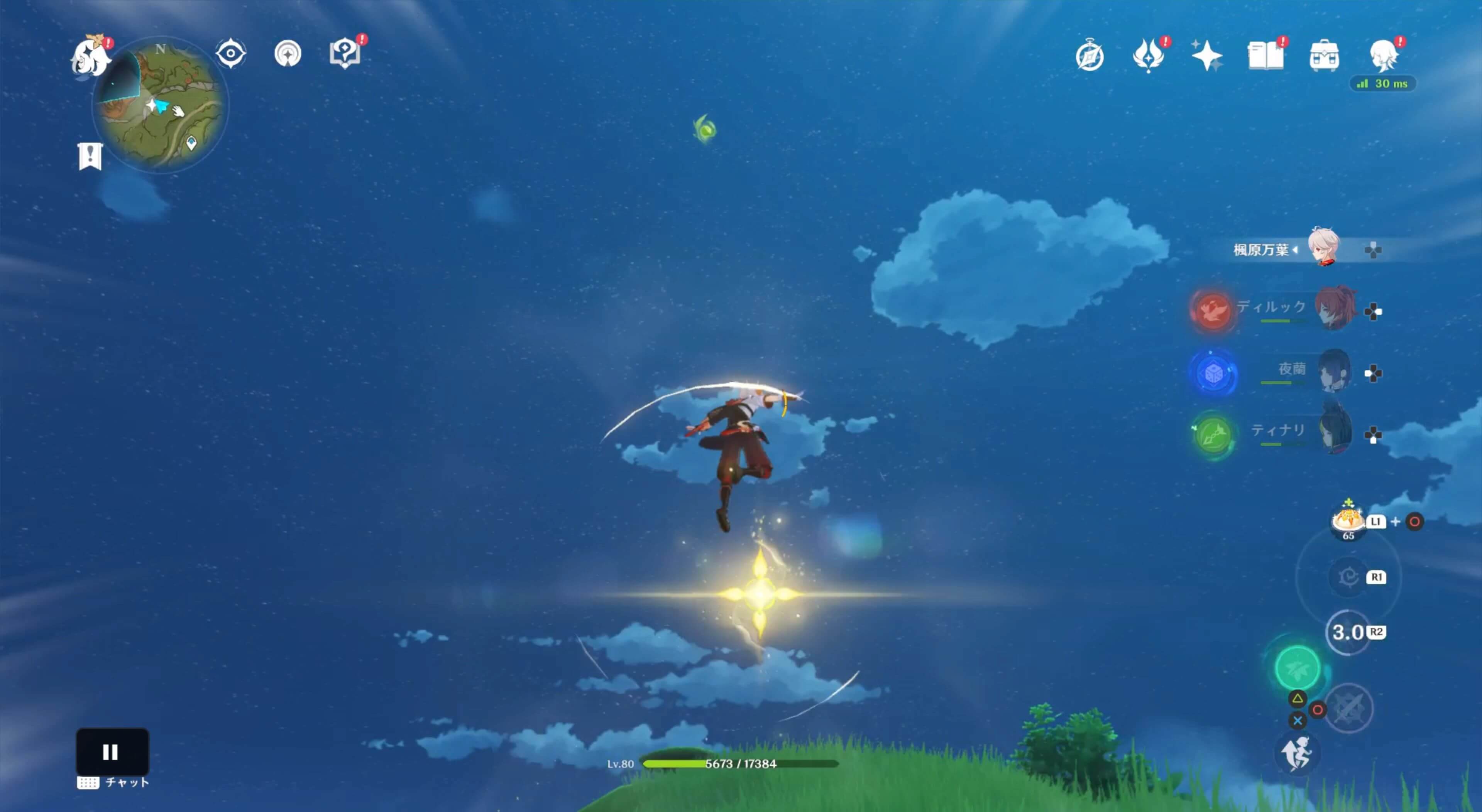Click the quest banner exclamation icon
The height and width of the screenshot is (812, 1482).
(x=90, y=155)
